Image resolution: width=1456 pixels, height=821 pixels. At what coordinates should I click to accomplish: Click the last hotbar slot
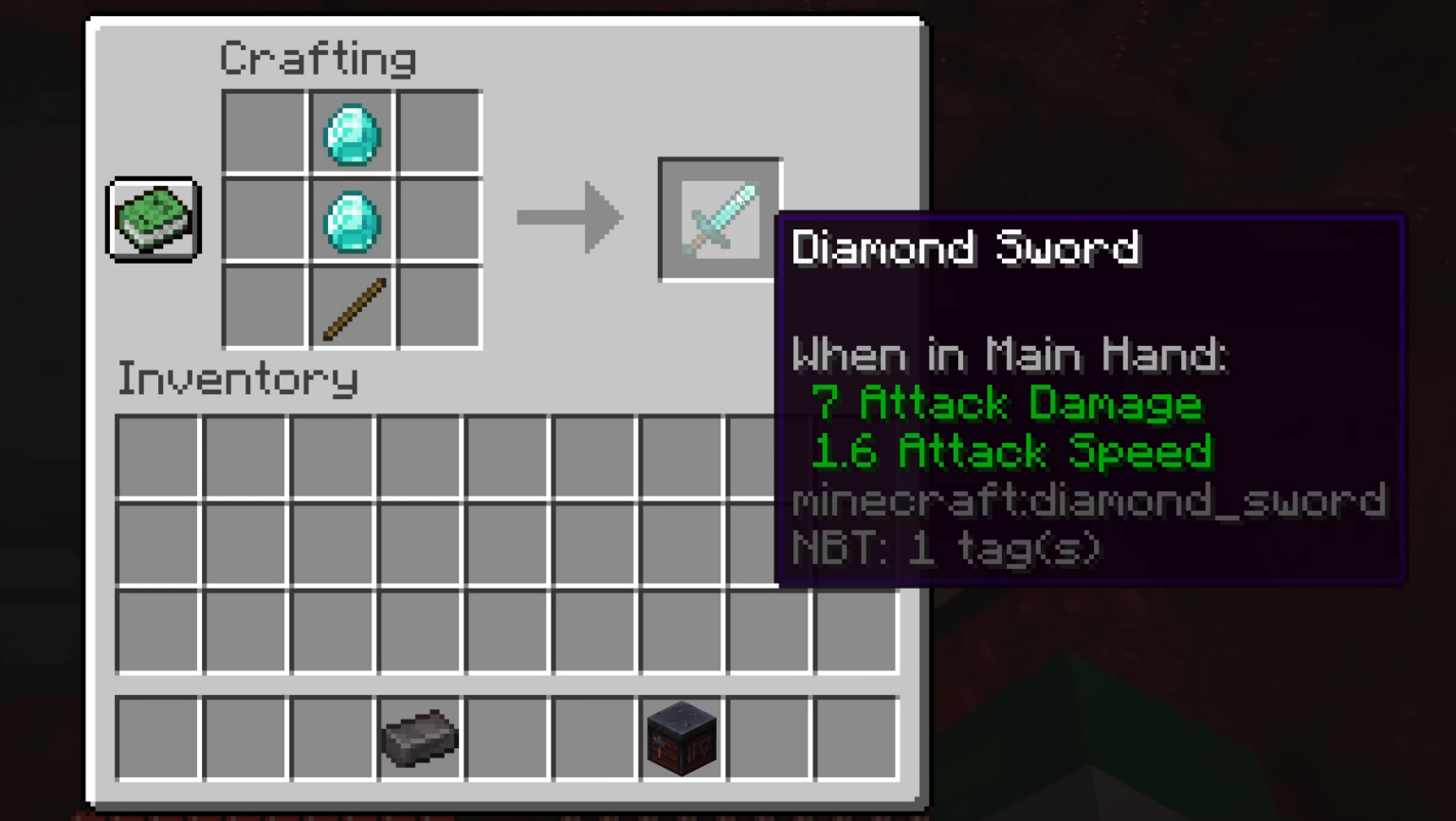tap(854, 739)
